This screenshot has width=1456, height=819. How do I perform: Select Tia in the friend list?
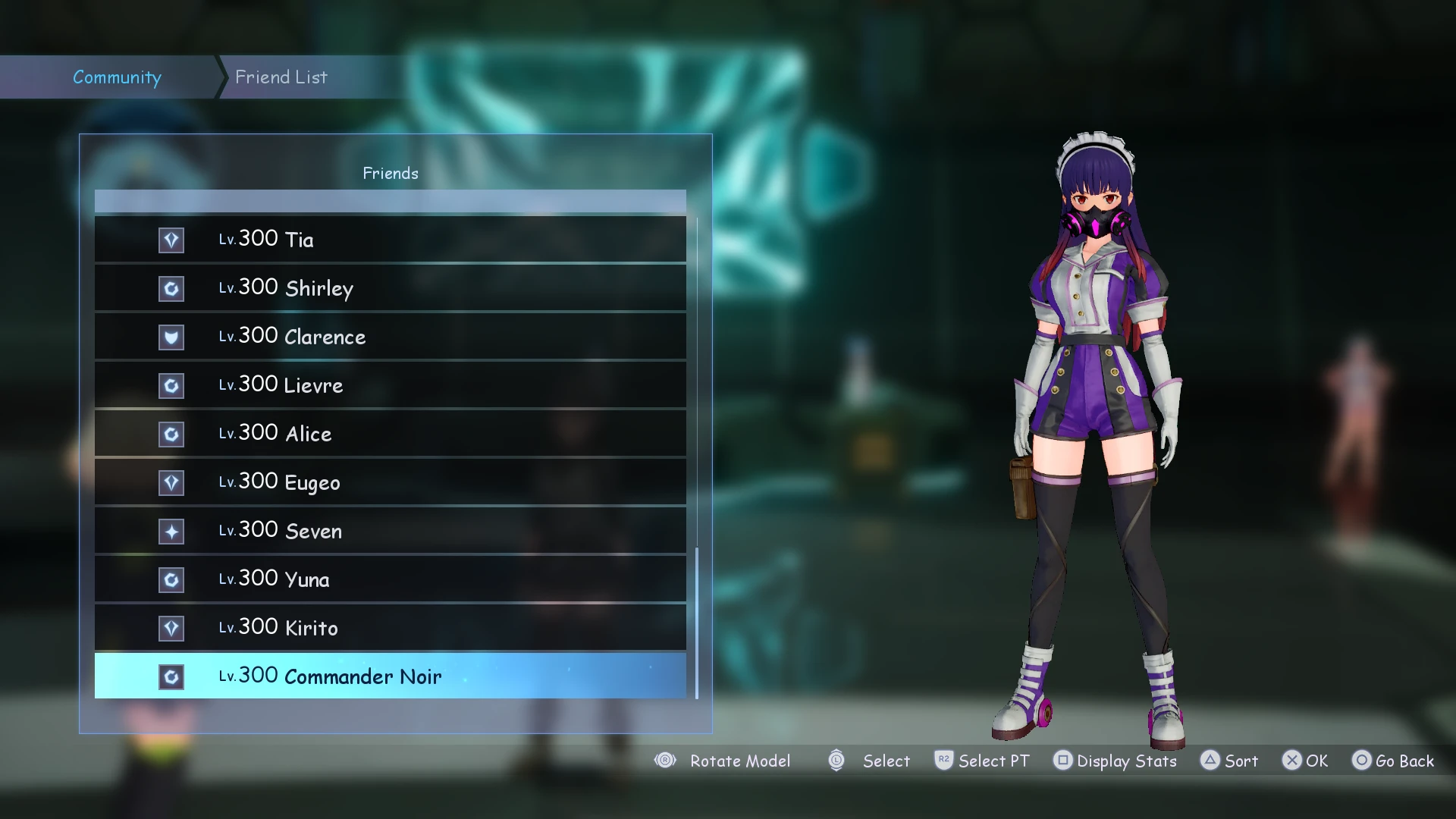coord(390,240)
